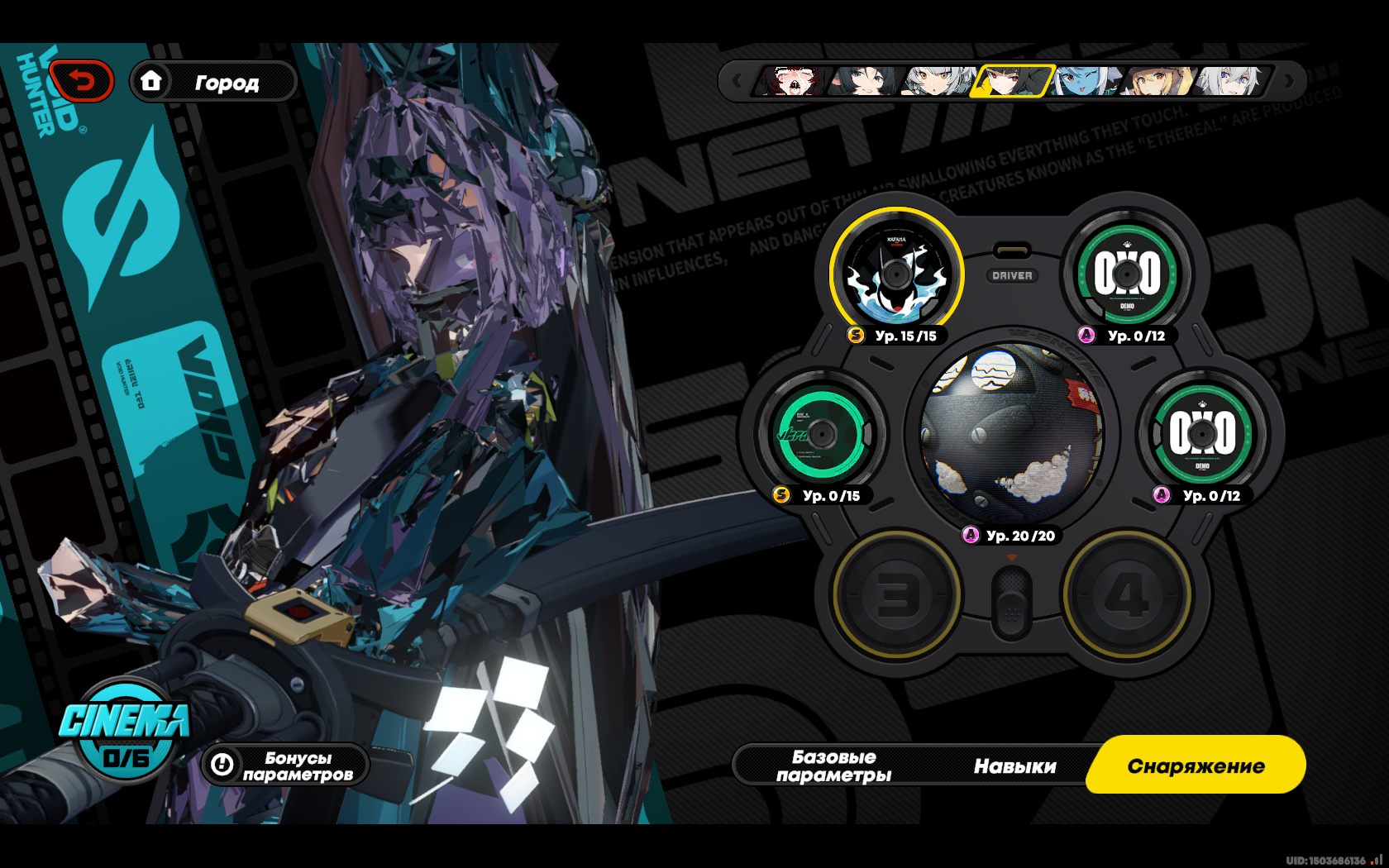Open the central W-Engine at level 20/20

(x=1011, y=432)
